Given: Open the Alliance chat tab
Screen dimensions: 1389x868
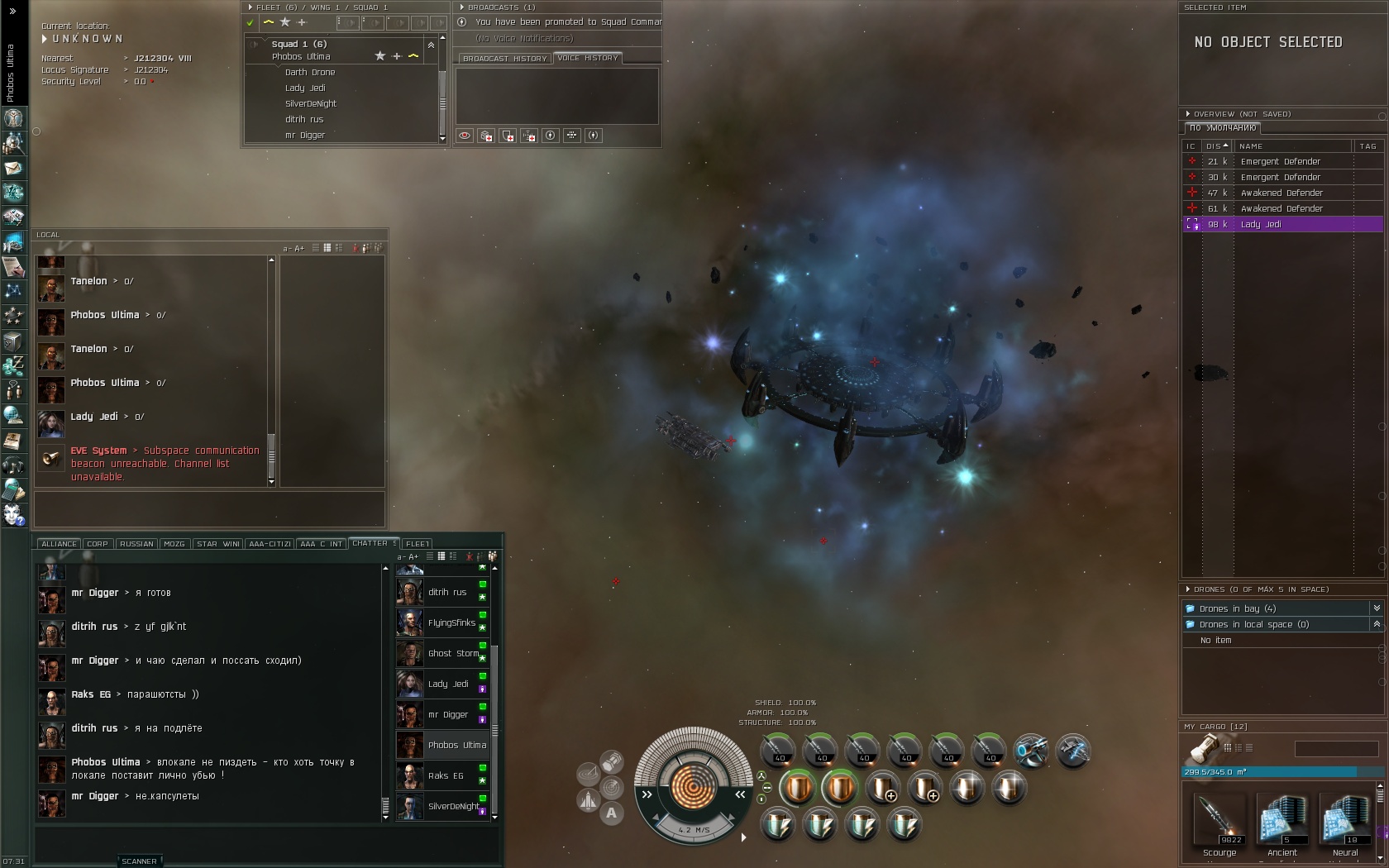Looking at the screenshot, I should [59, 544].
